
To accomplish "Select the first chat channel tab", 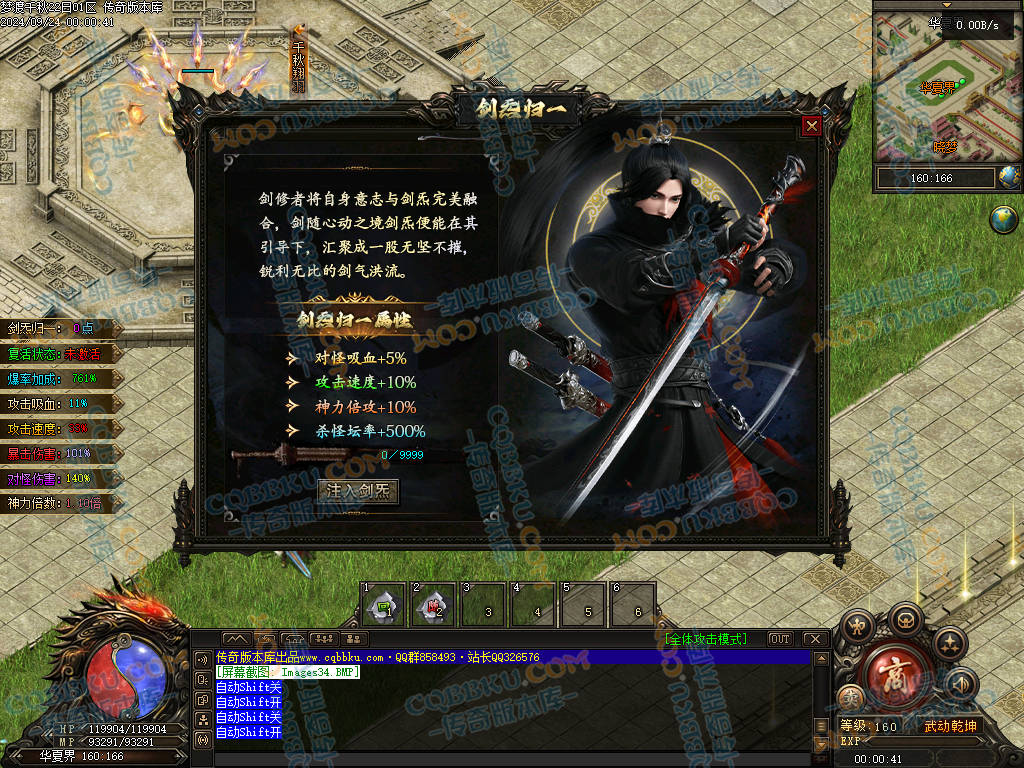I will pos(235,639).
